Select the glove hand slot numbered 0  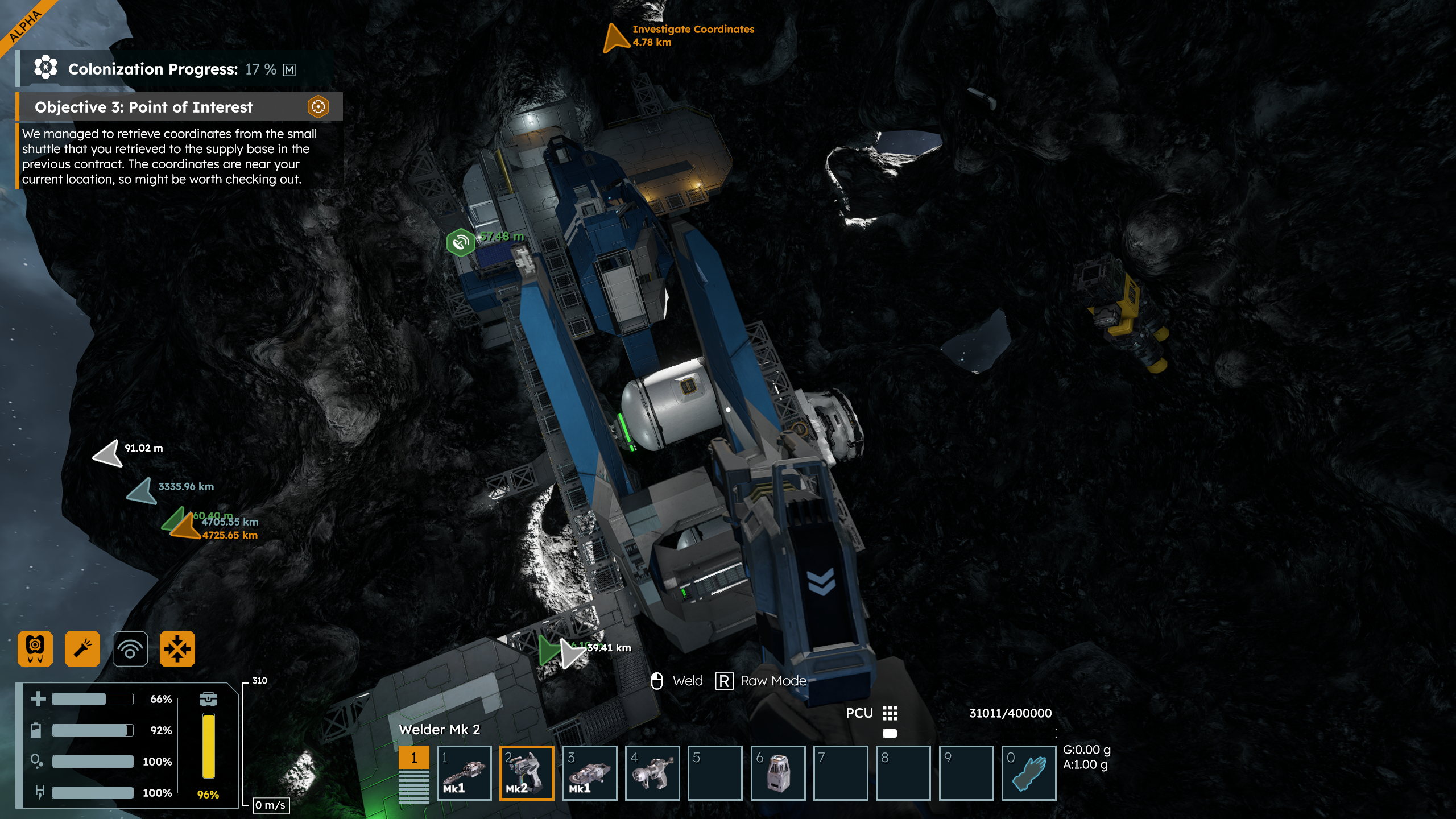point(1029,773)
